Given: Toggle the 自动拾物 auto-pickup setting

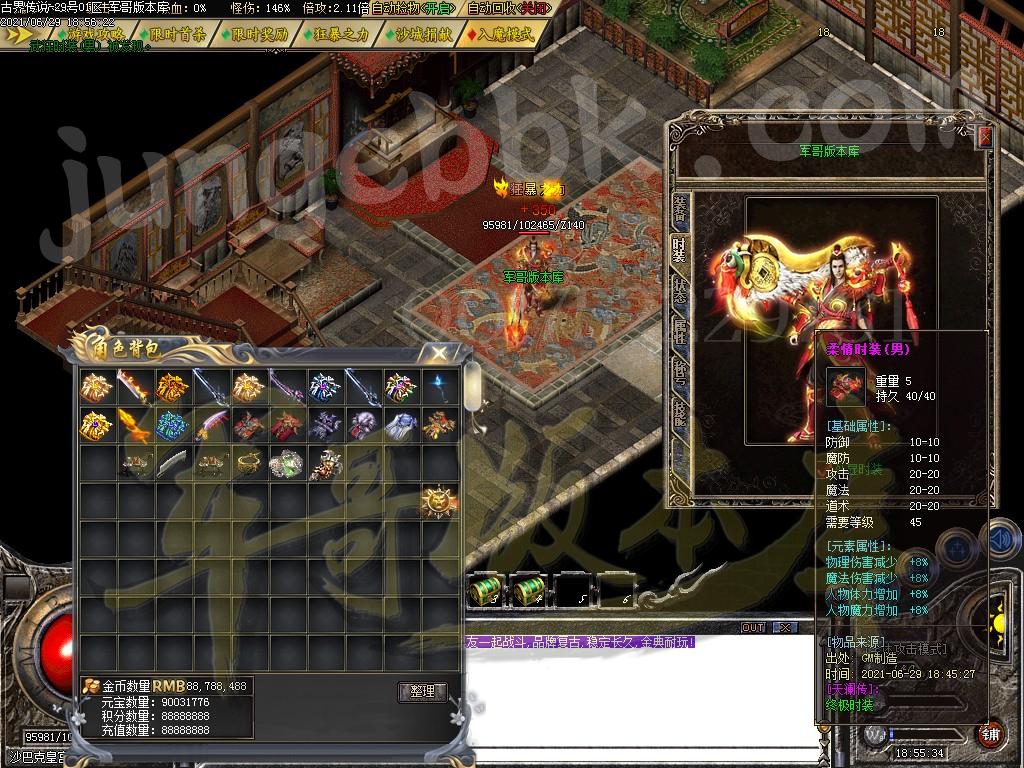Looking at the screenshot, I should tap(410, 8).
